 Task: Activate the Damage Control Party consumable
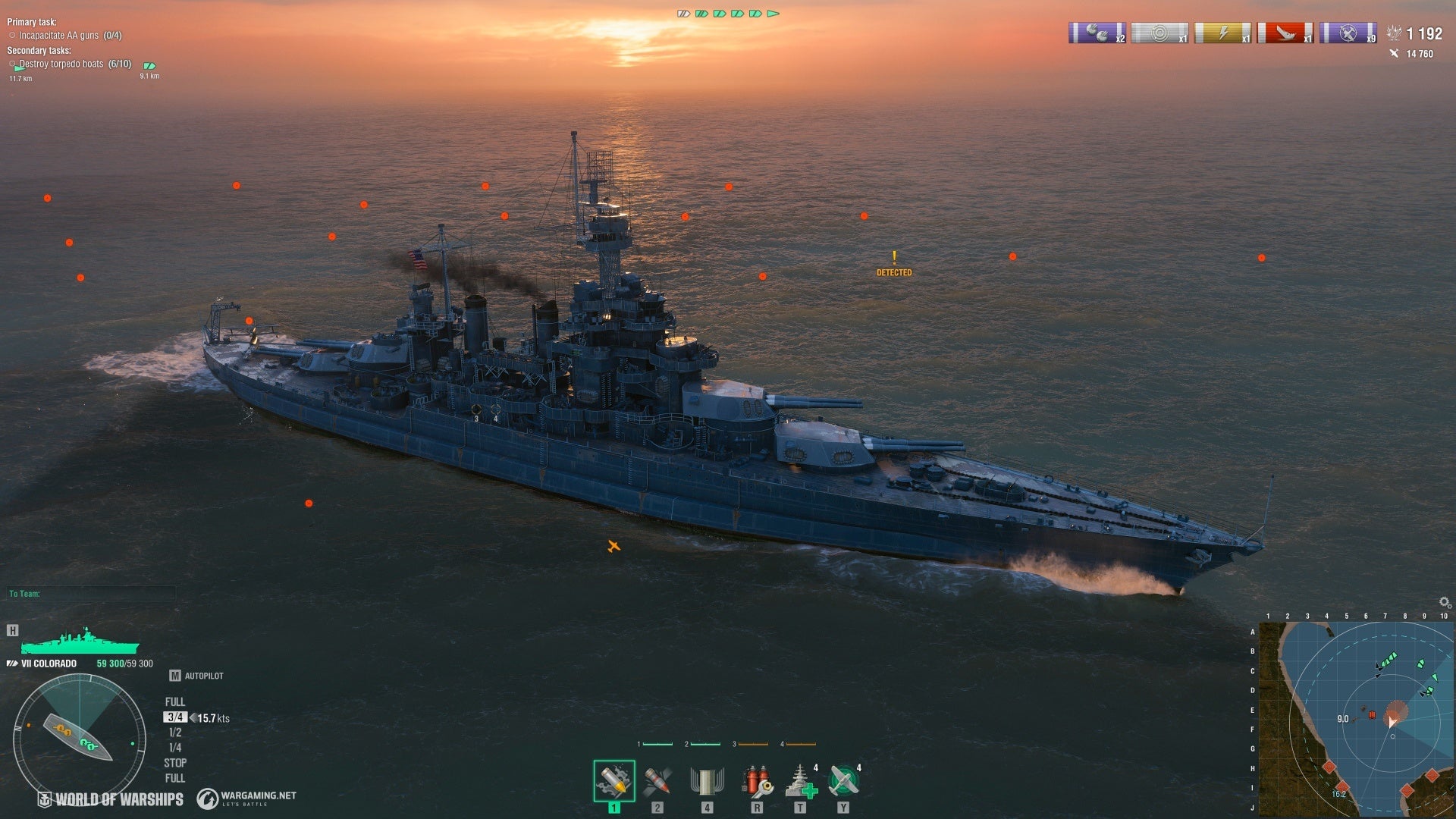pyautogui.click(x=757, y=781)
